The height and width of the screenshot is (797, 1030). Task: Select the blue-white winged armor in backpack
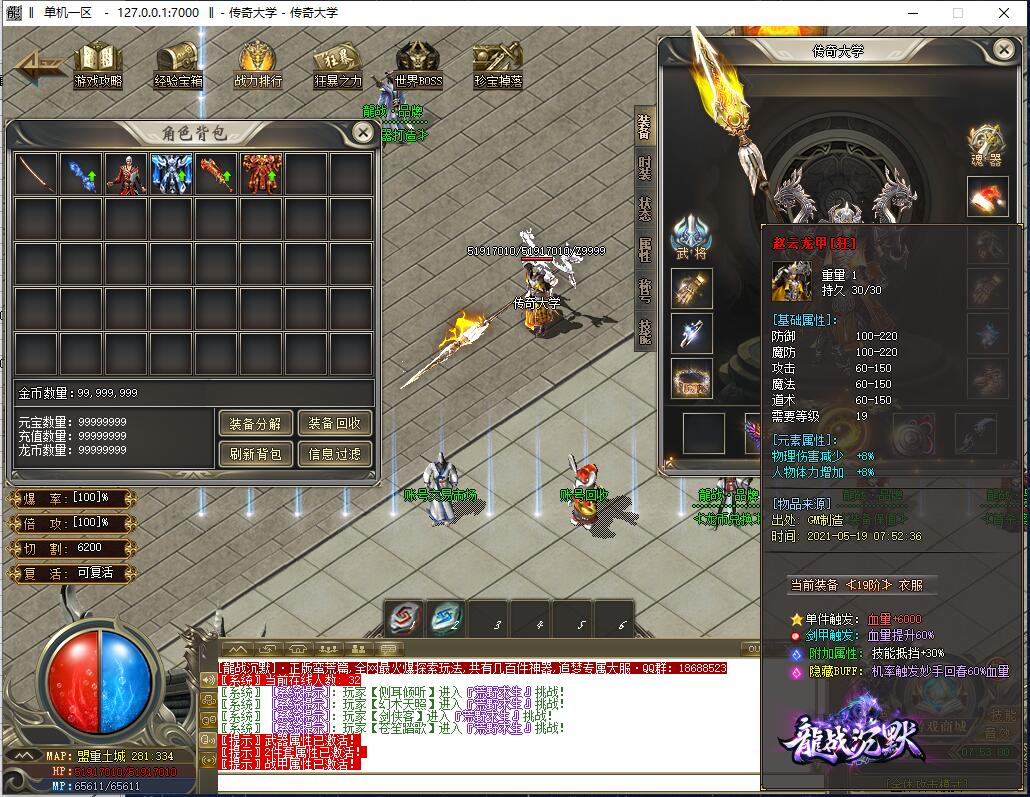171,173
